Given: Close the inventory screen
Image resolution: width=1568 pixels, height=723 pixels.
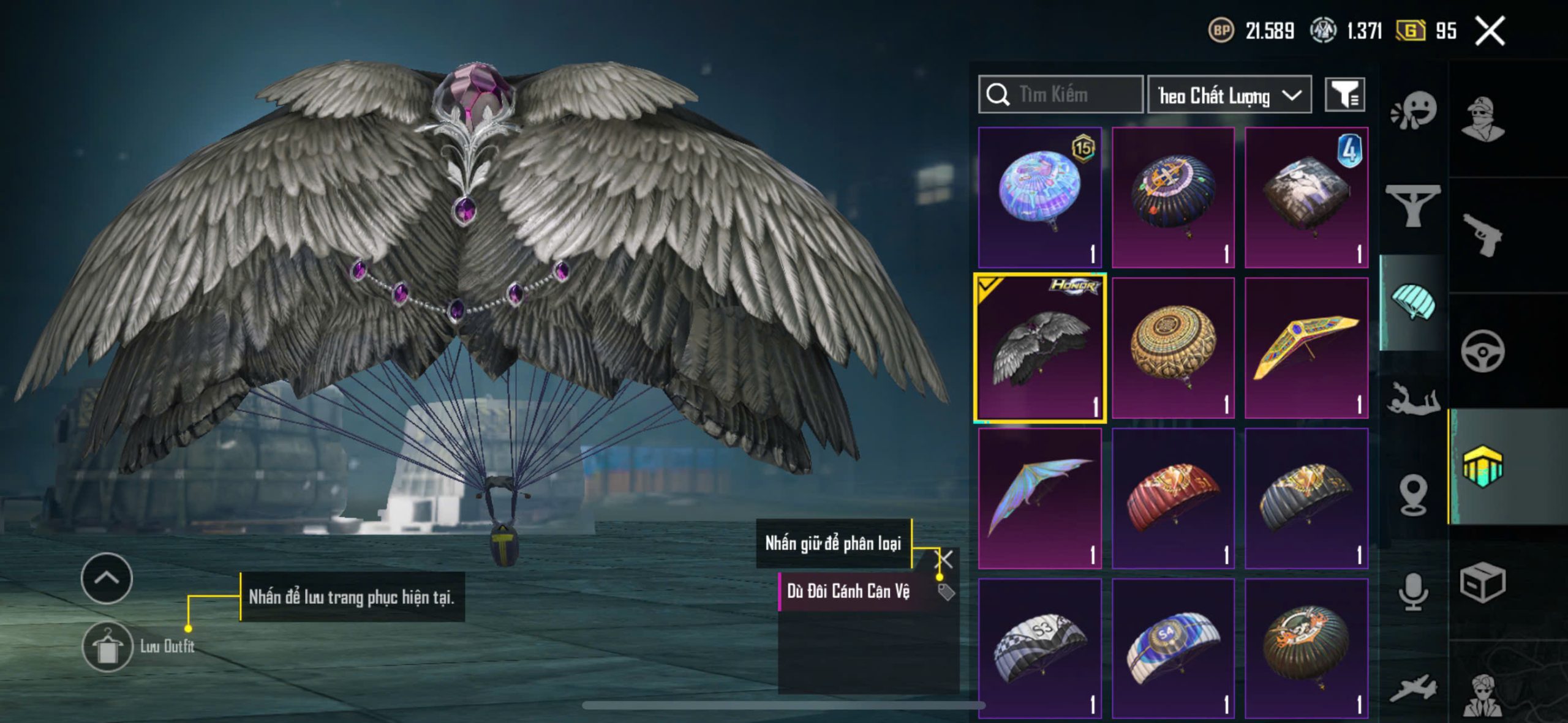Looking at the screenshot, I should pyautogui.click(x=1490, y=31).
